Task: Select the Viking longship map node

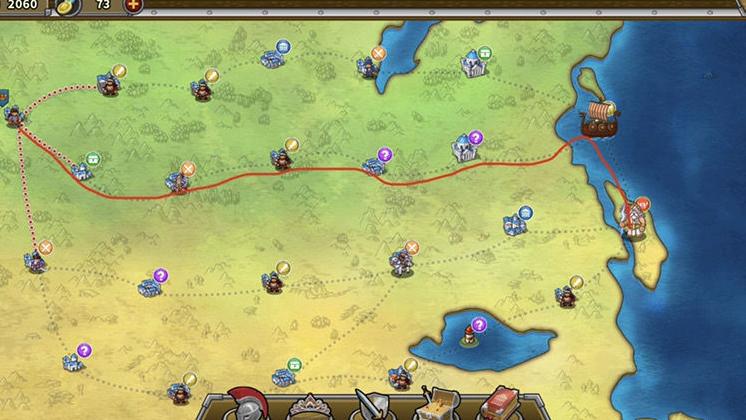Action: tap(599, 117)
